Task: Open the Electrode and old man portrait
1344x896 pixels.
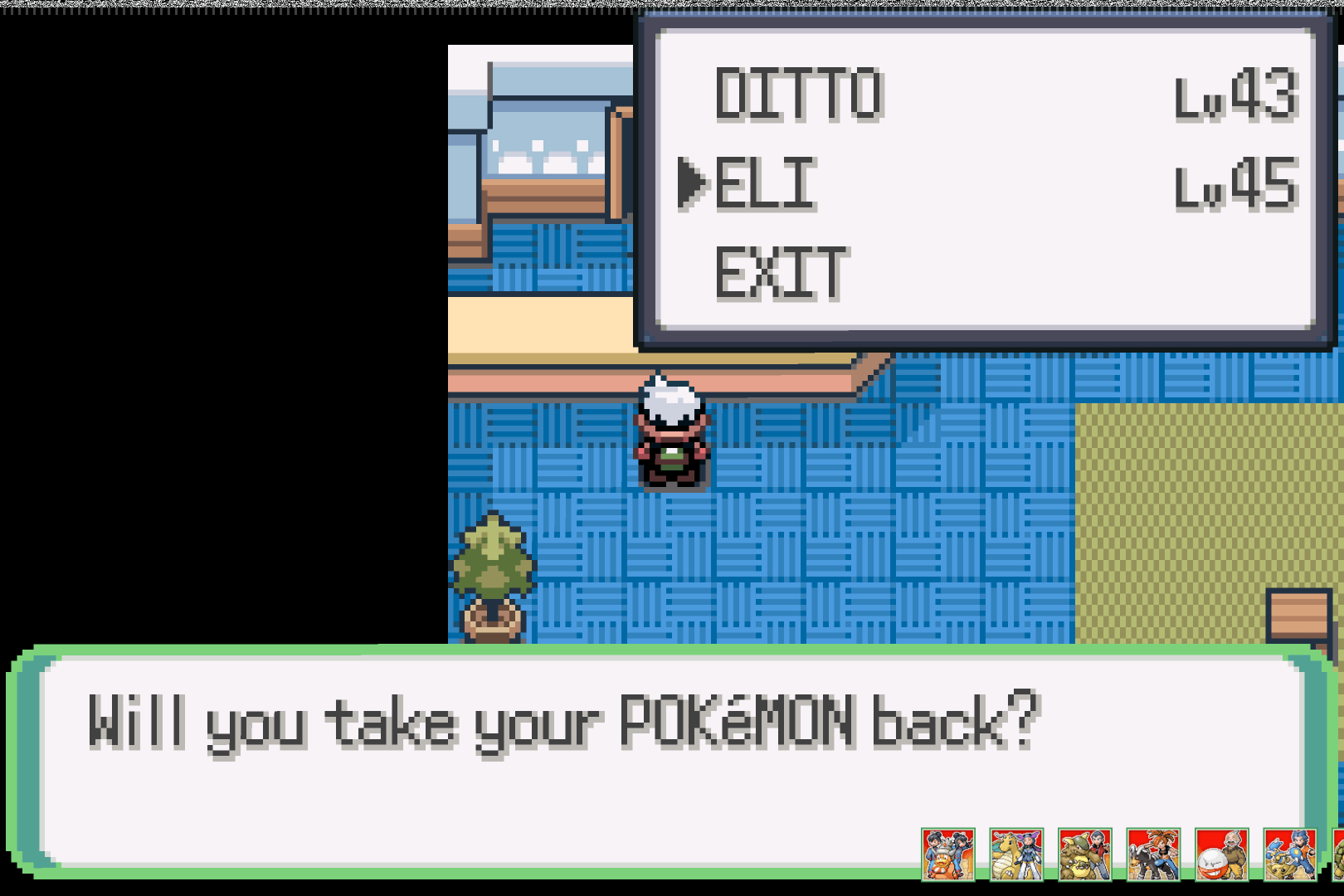Action: pyautogui.click(x=1221, y=854)
